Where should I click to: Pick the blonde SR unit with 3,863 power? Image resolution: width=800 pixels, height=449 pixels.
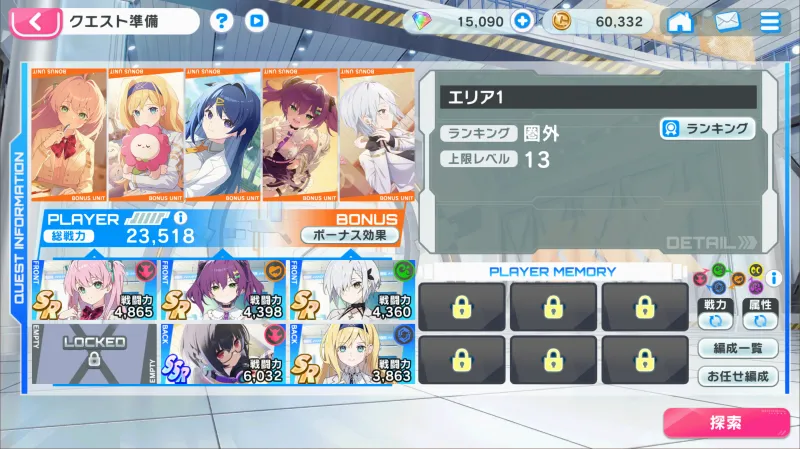pos(352,353)
